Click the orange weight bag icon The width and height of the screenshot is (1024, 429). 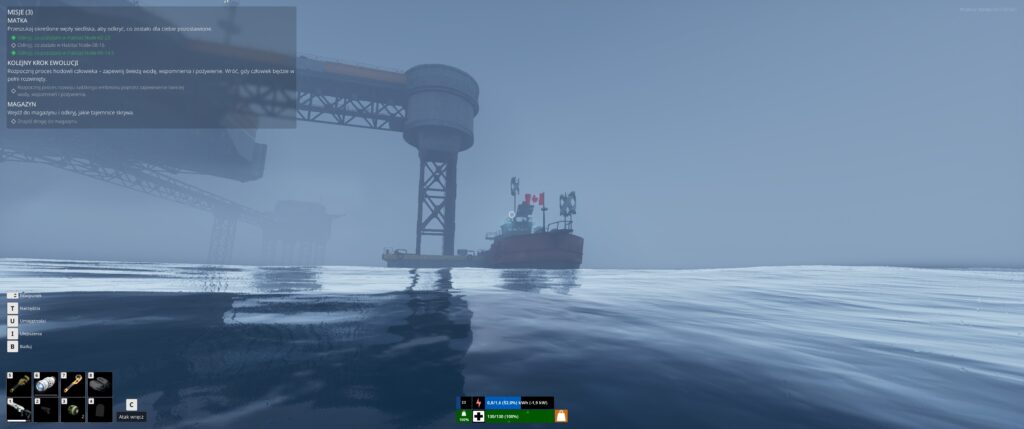[561, 416]
